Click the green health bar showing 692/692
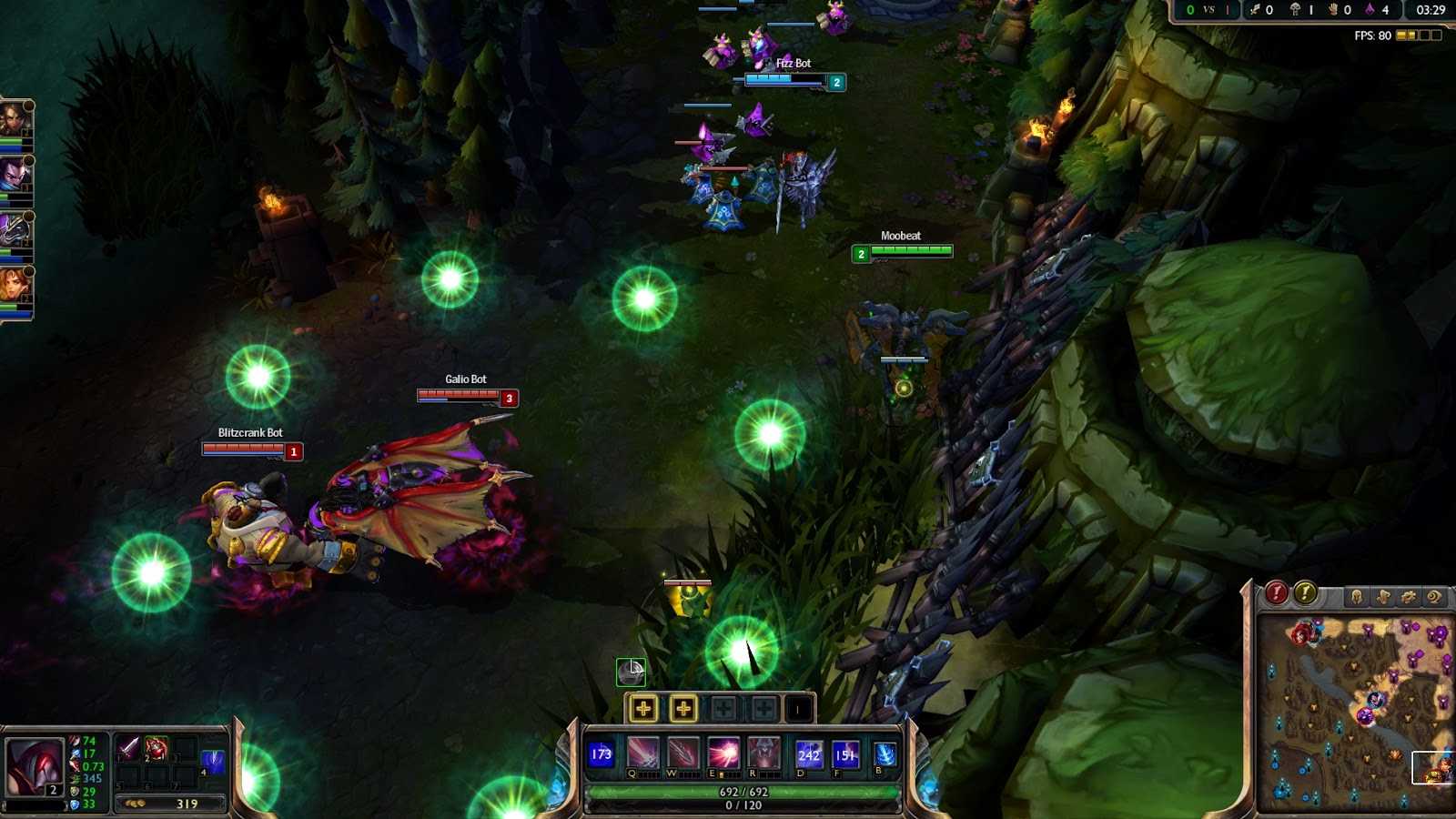The width and height of the screenshot is (1456, 819). [743, 792]
